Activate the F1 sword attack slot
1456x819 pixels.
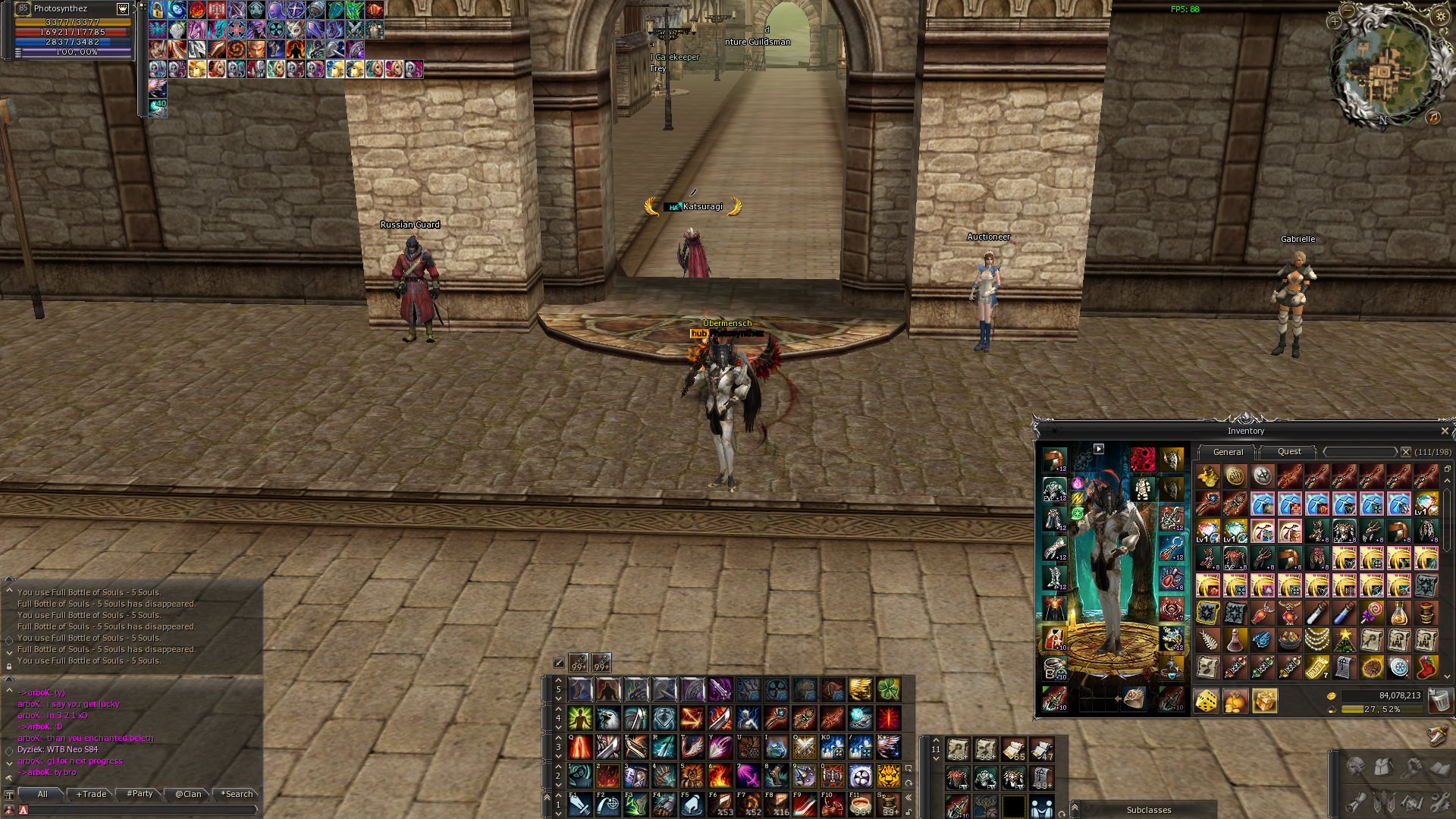580,805
